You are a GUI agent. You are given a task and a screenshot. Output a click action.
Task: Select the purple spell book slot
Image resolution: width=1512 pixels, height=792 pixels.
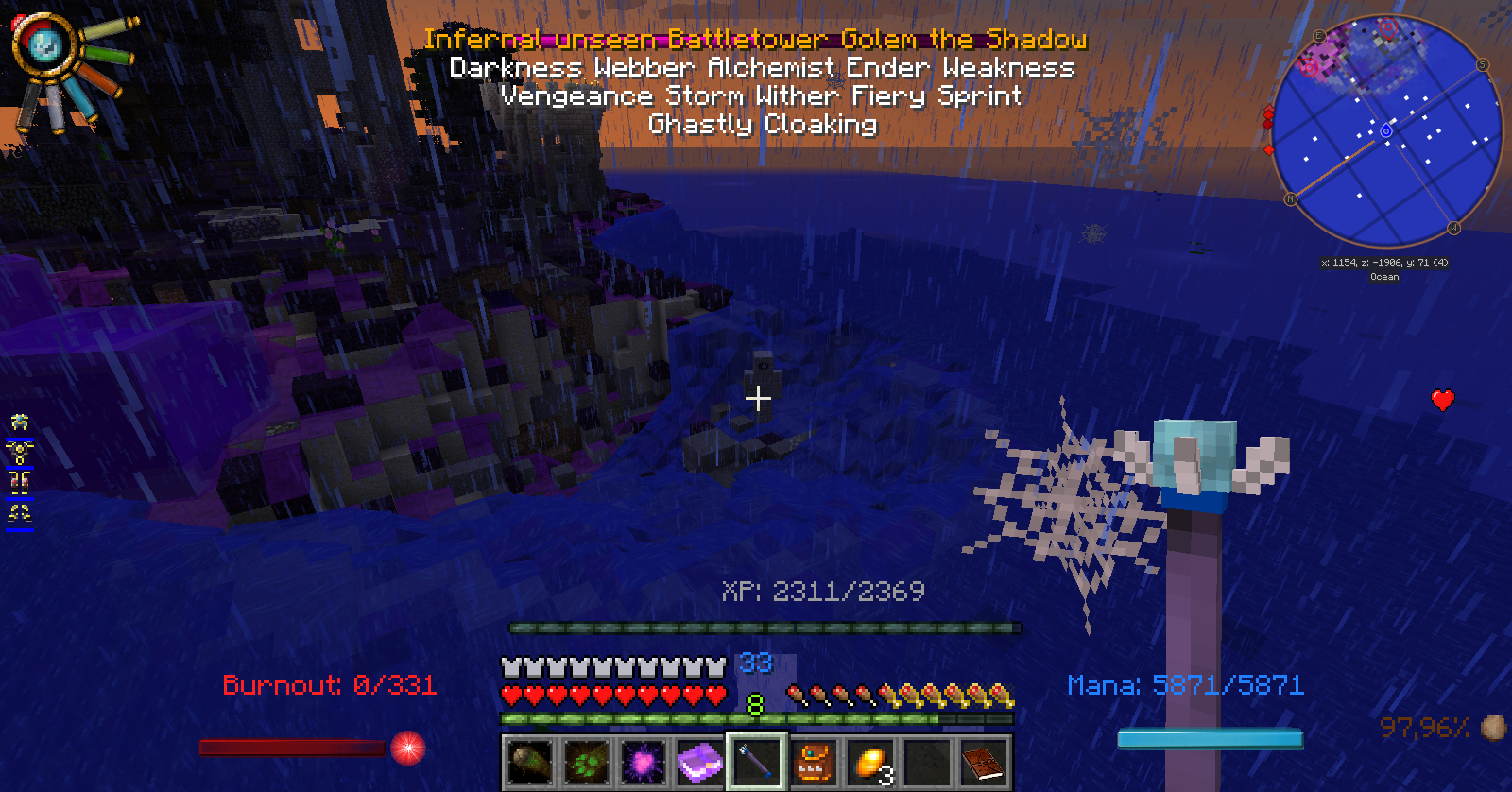[x=699, y=762]
